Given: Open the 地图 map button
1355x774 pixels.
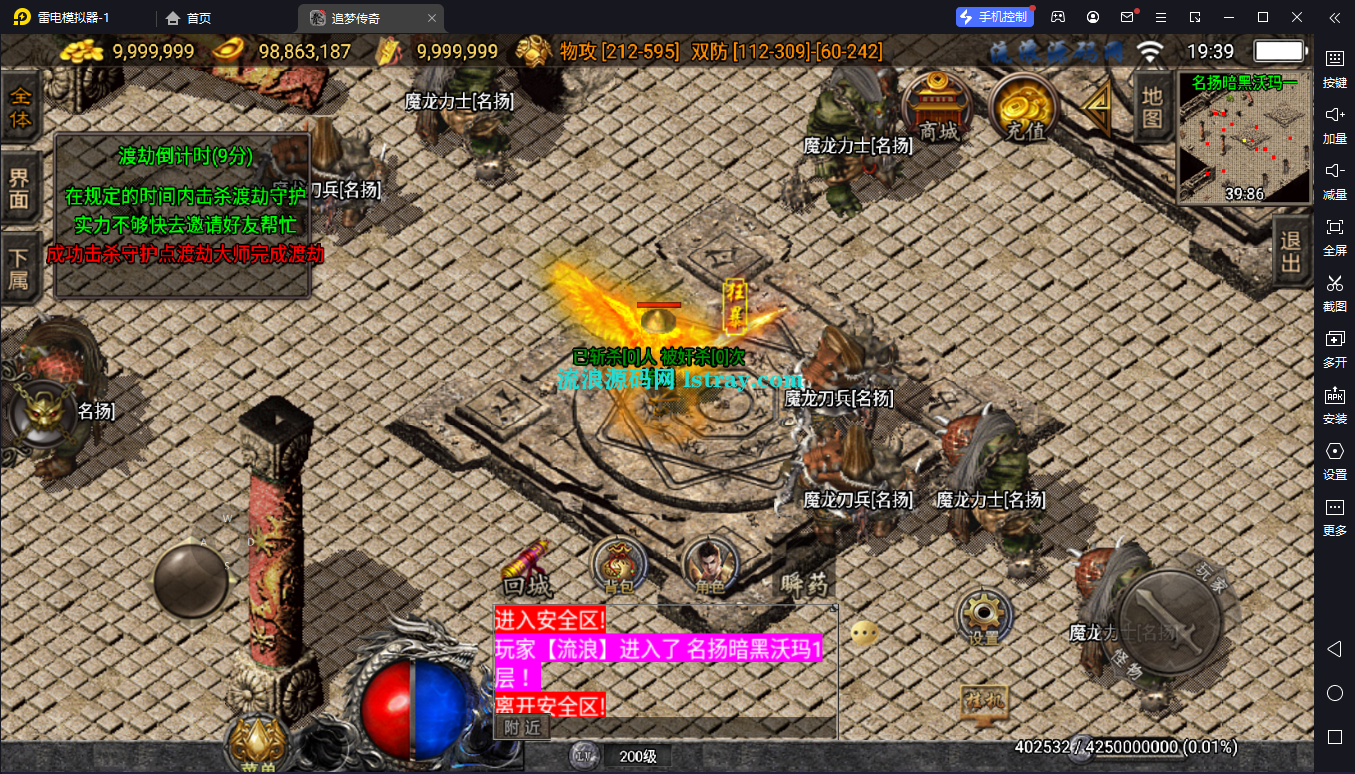Looking at the screenshot, I should pos(1152,106).
